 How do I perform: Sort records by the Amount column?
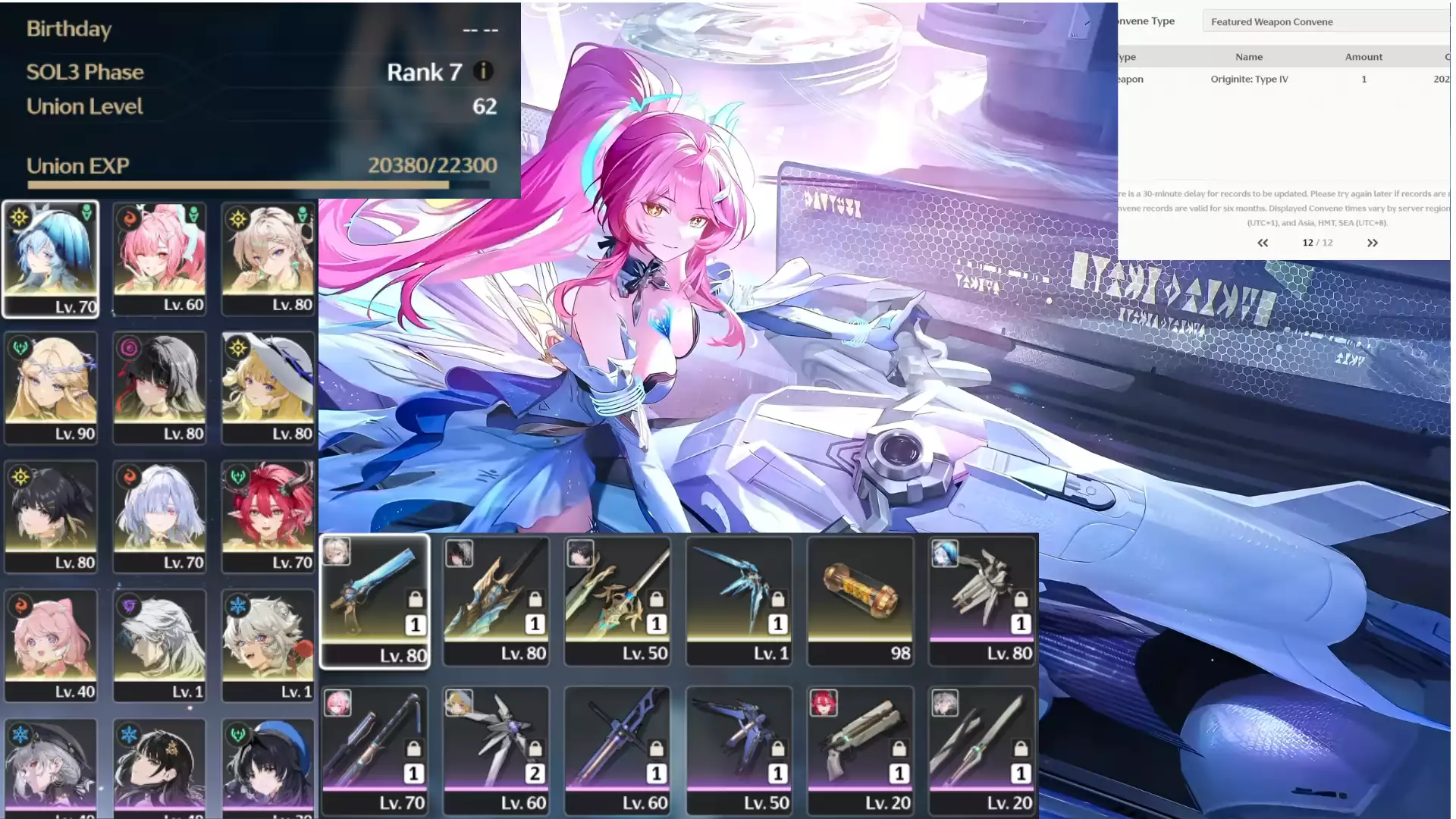[x=1363, y=56]
